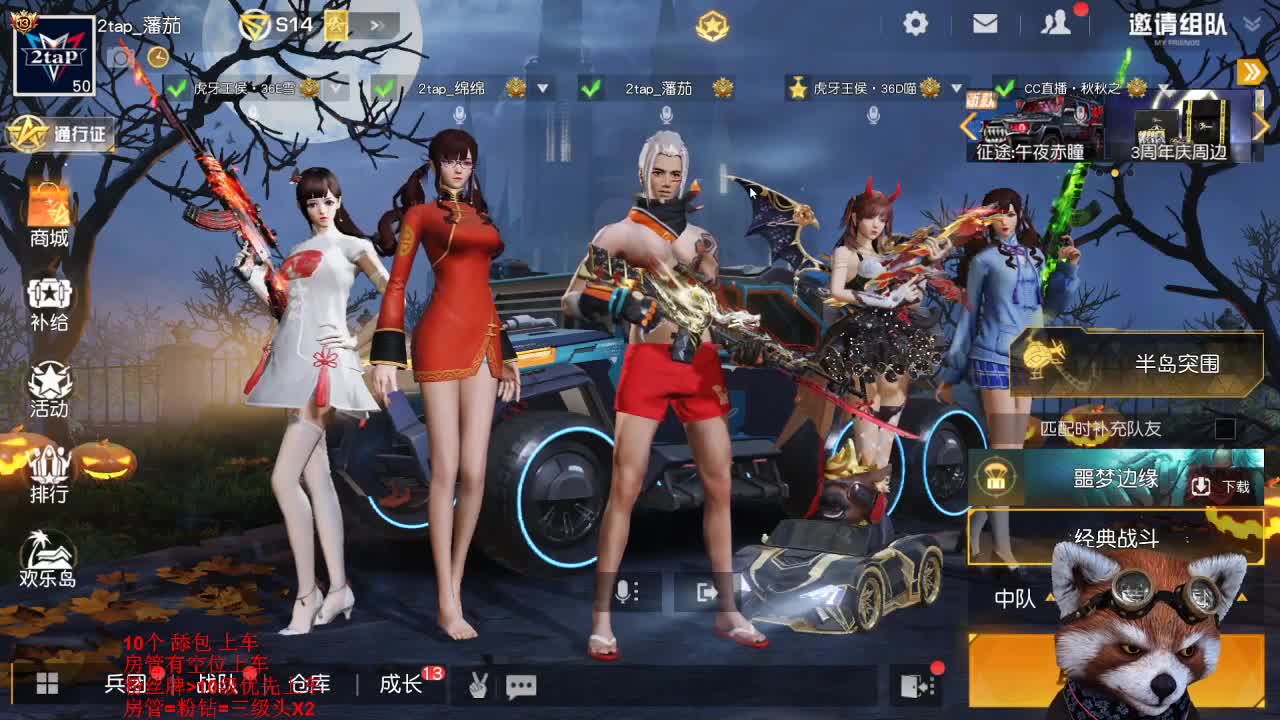Open the friends list icon

click(x=1056, y=22)
